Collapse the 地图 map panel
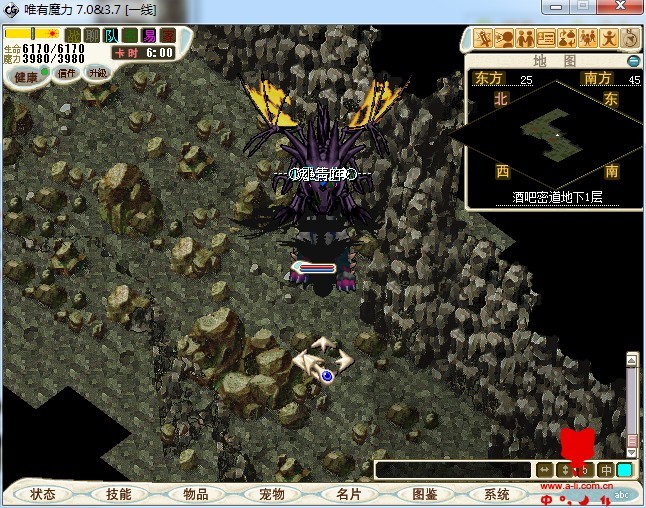The width and height of the screenshot is (646, 508). tap(633, 61)
